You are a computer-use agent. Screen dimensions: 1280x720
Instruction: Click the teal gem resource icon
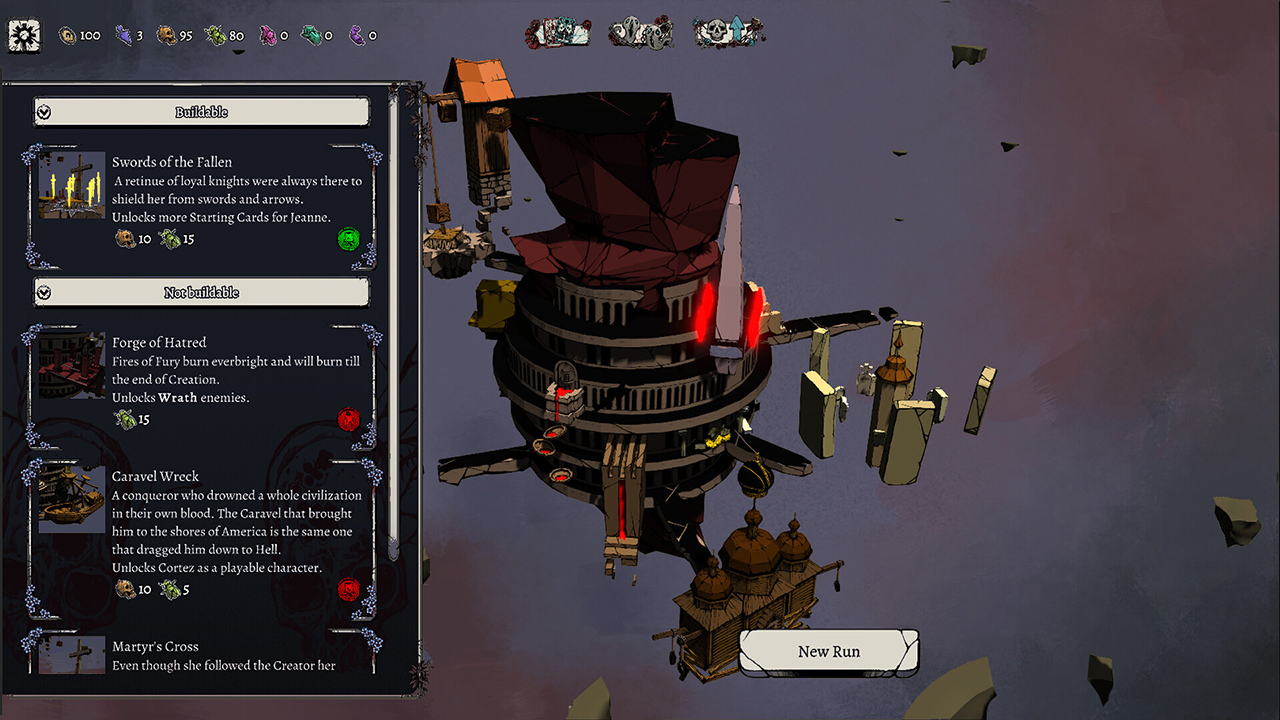(x=310, y=35)
